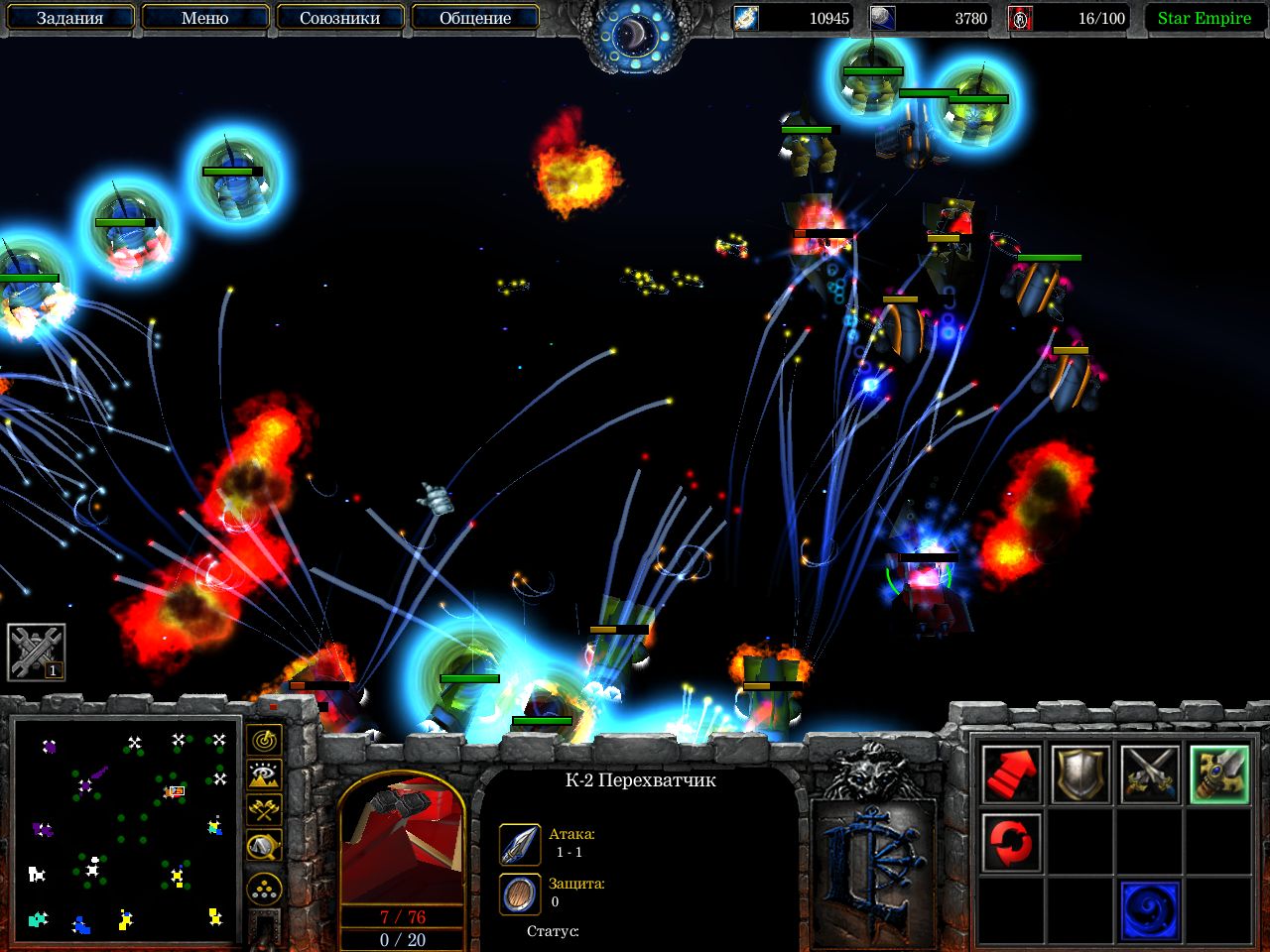This screenshot has height=952, width=1270.
Task: Activate the blue swirl ability
Action: coord(1150,910)
